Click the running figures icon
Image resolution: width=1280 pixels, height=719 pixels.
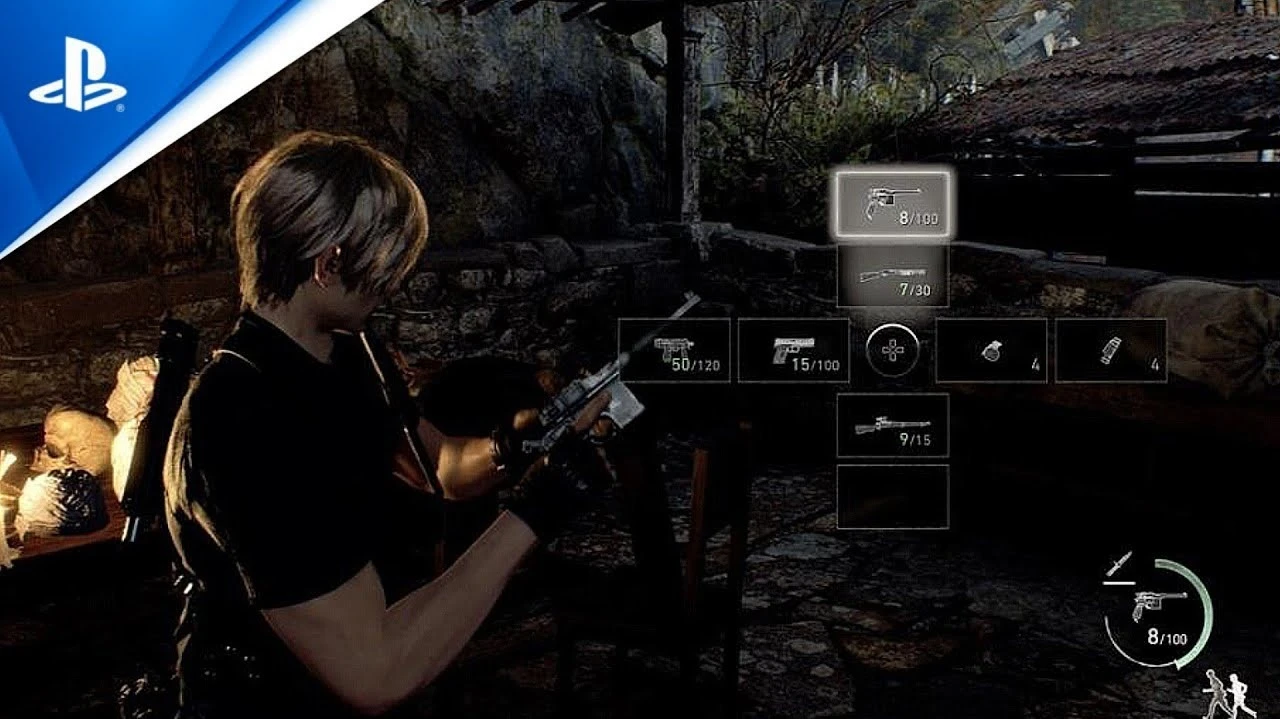pos(1228,693)
